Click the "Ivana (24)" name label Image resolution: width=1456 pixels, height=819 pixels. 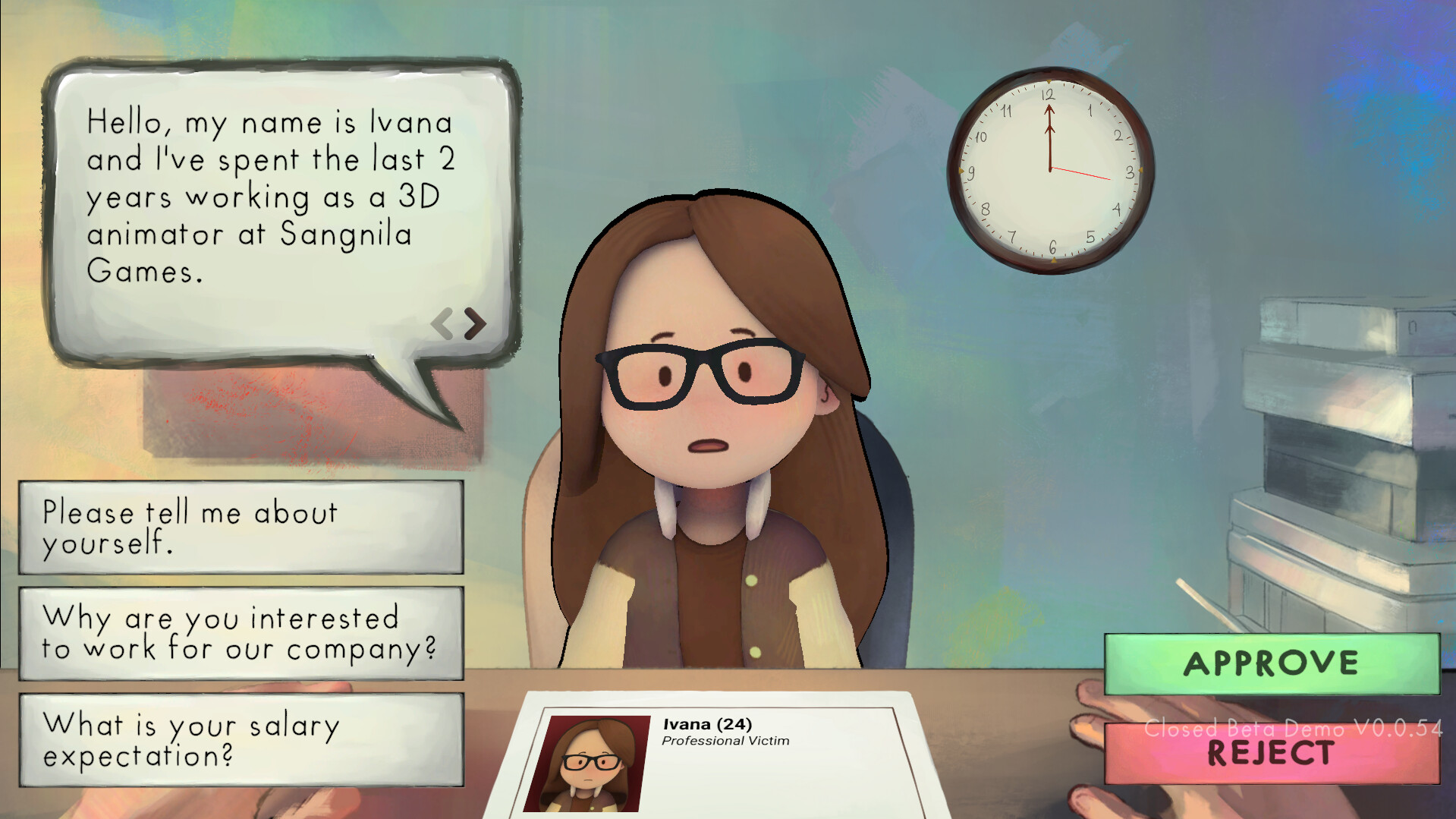pyautogui.click(x=707, y=723)
